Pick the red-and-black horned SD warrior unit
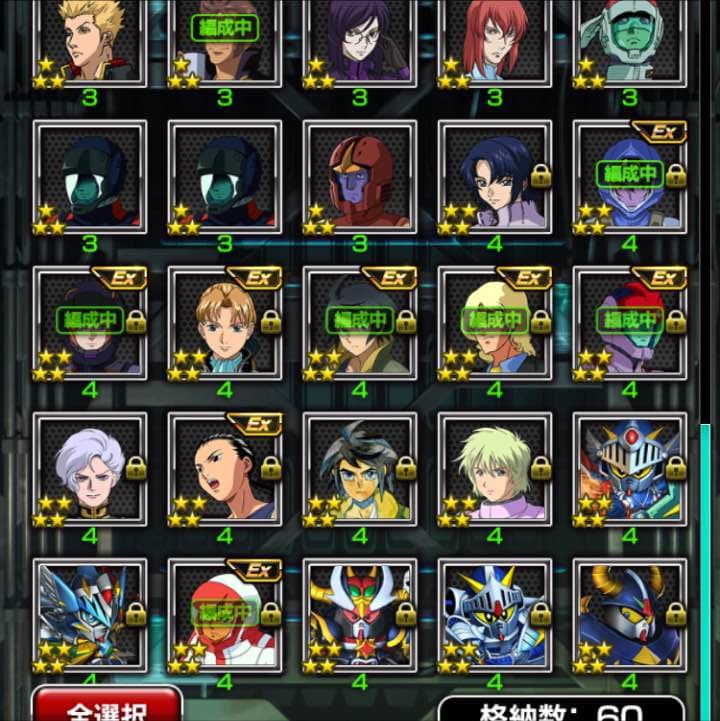The height and width of the screenshot is (721, 720). pos(360,613)
